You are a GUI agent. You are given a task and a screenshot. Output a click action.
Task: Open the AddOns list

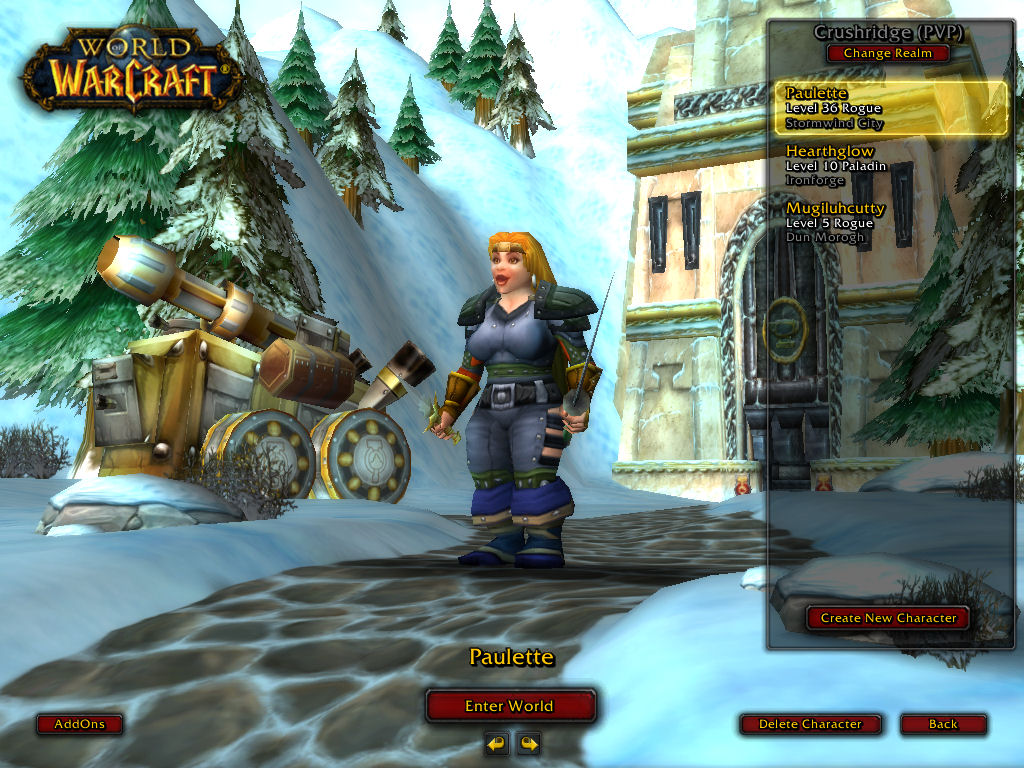coord(79,724)
